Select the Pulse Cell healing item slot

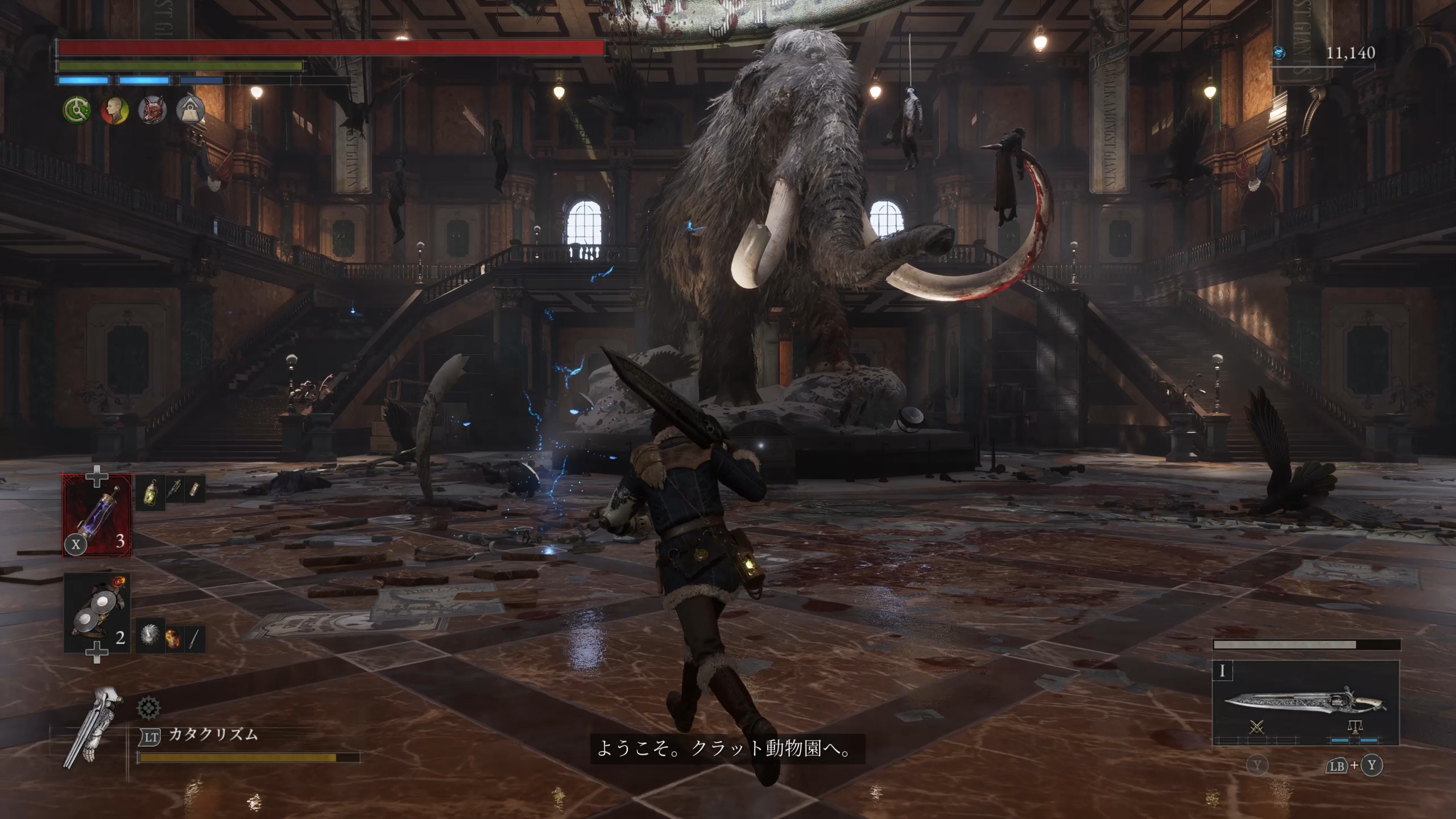pos(97,515)
